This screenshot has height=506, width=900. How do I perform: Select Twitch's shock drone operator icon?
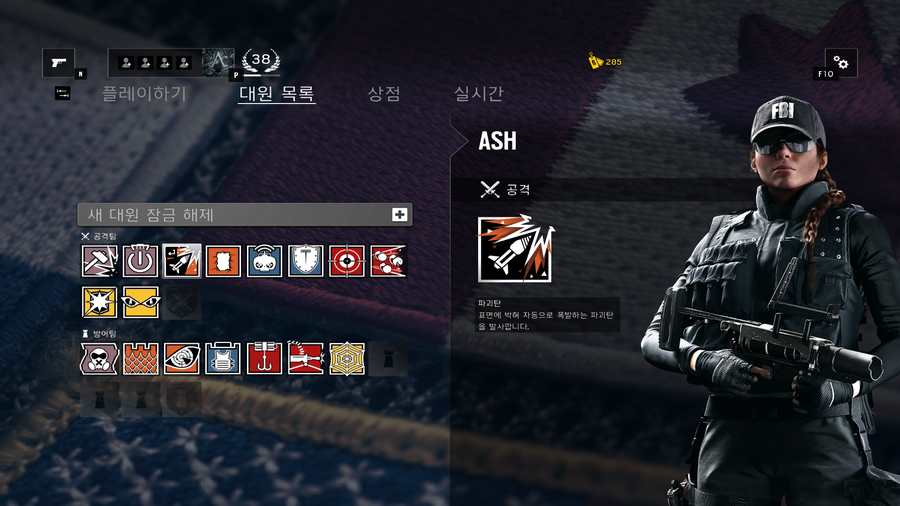(x=265, y=261)
